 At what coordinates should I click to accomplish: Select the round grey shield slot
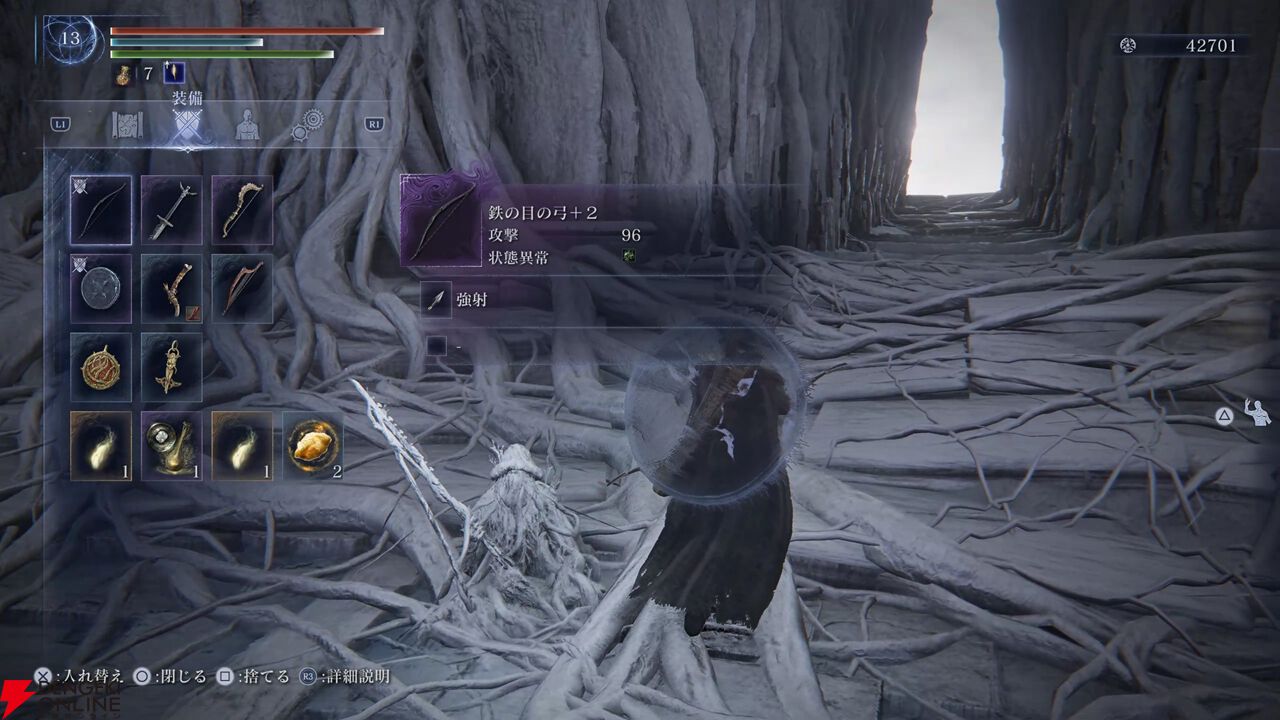point(101,289)
